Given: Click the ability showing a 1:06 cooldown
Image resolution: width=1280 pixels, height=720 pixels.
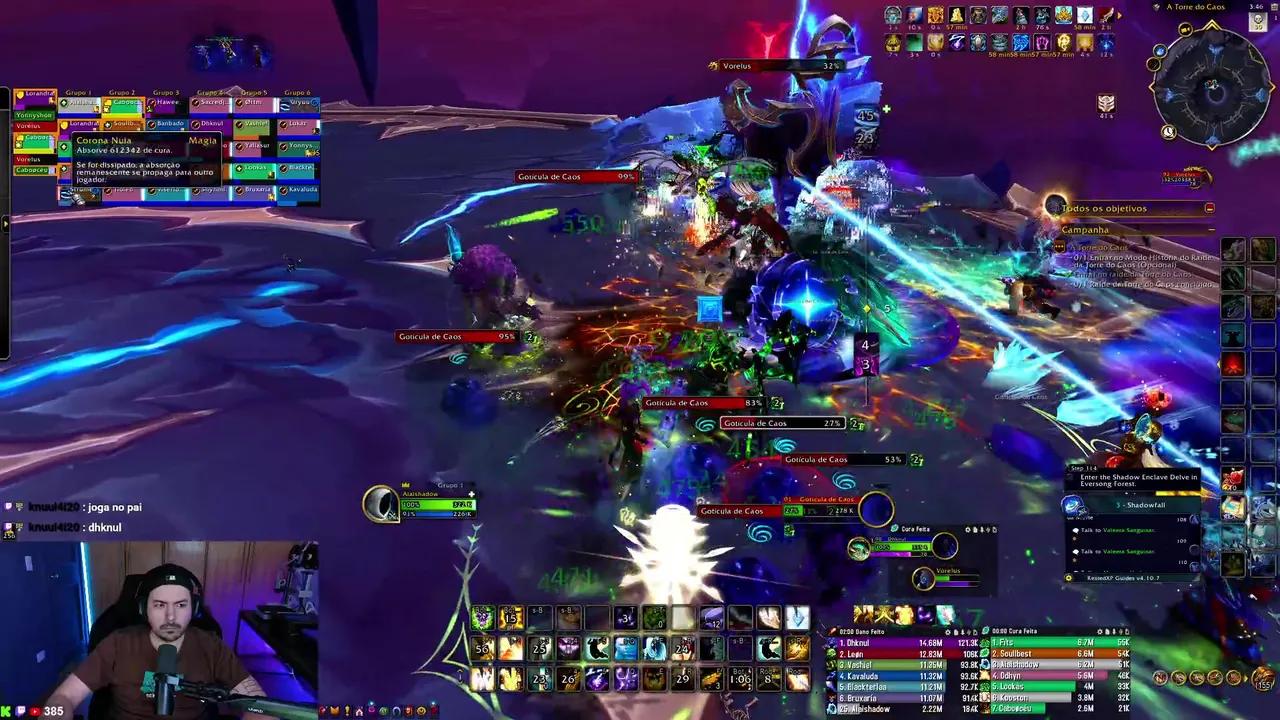Looking at the screenshot, I should click(x=742, y=679).
